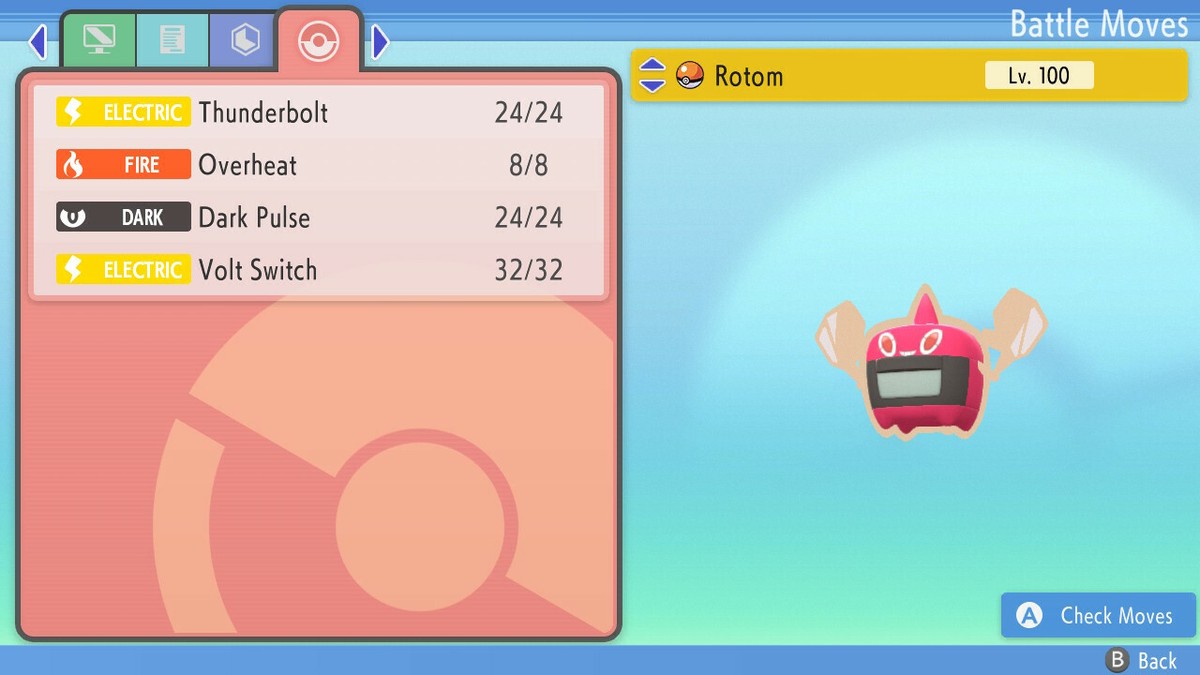Viewport: 1200px width, 675px height.
Task: Select the Dark Pulse move row
Action: click(318, 218)
